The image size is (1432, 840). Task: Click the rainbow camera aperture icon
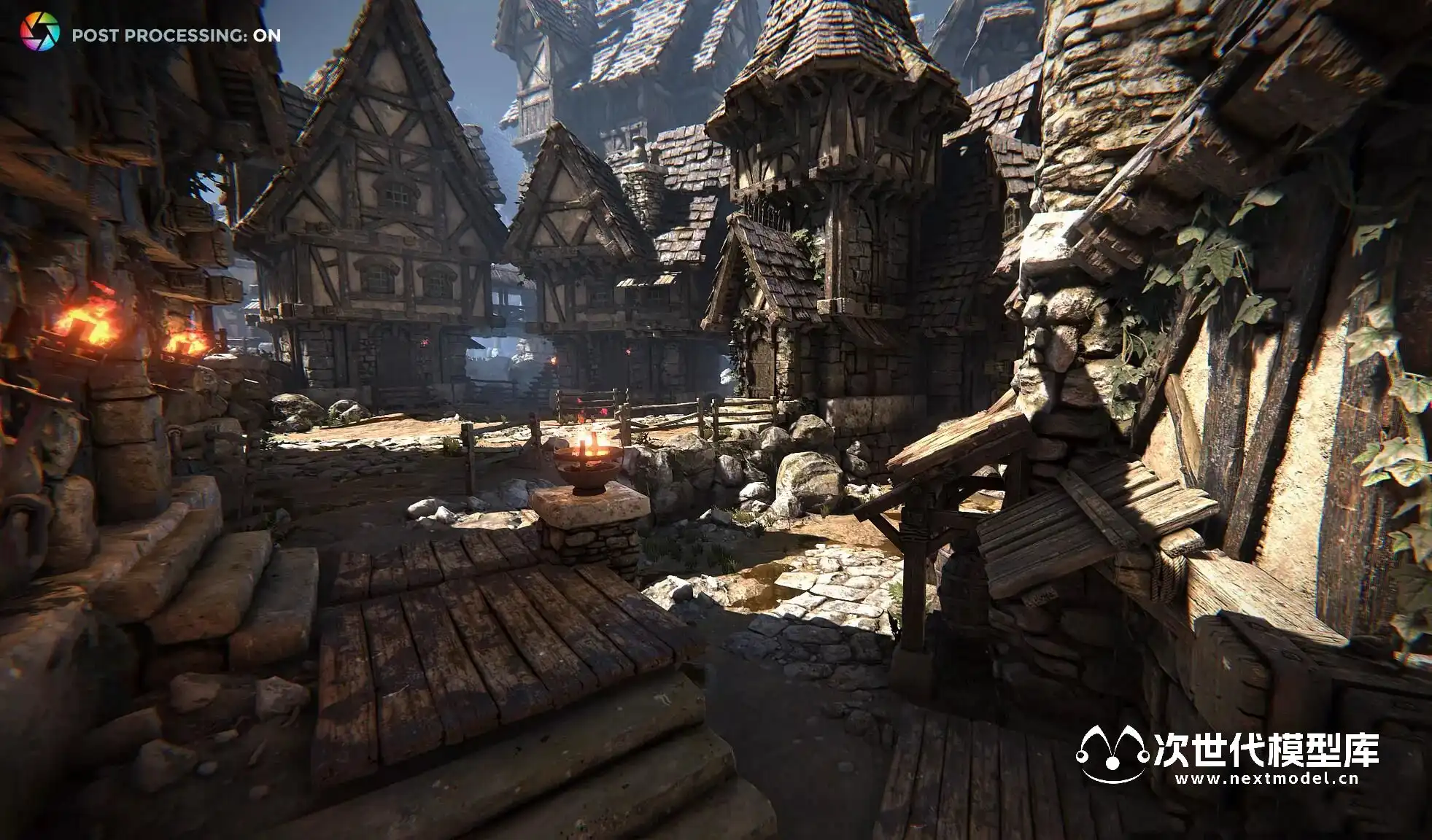coord(39,33)
